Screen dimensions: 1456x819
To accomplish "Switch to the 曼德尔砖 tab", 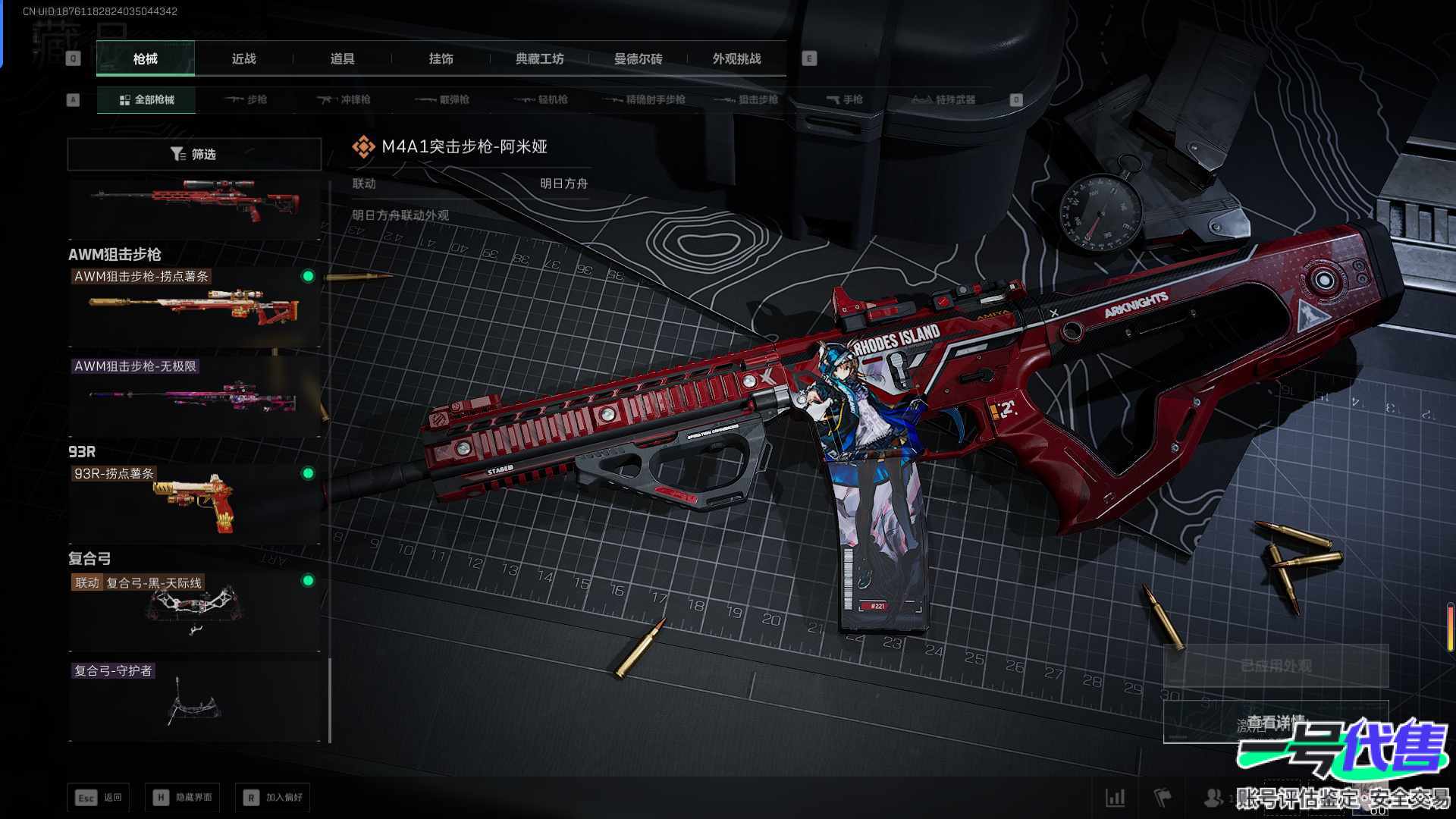I will pos(638,58).
